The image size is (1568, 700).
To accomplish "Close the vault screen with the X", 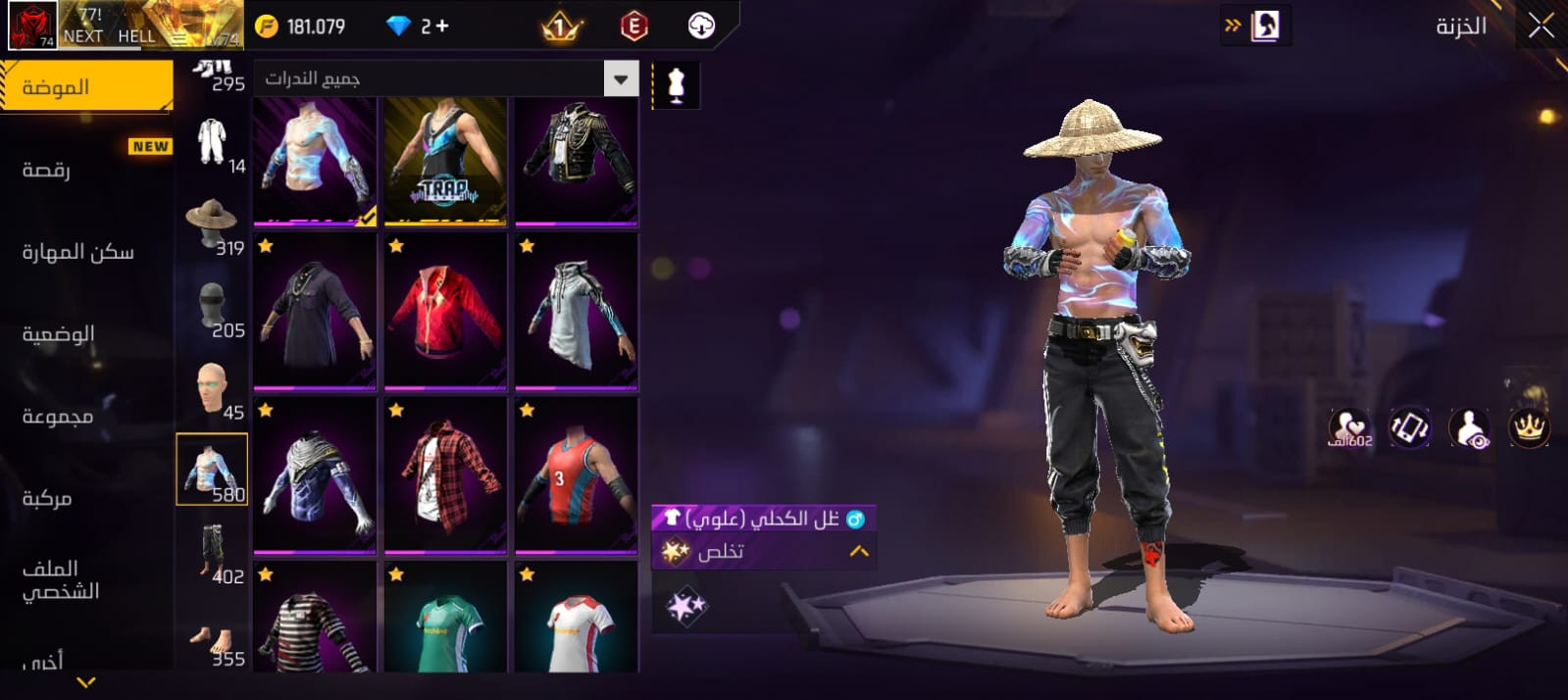I will 1541,26.
